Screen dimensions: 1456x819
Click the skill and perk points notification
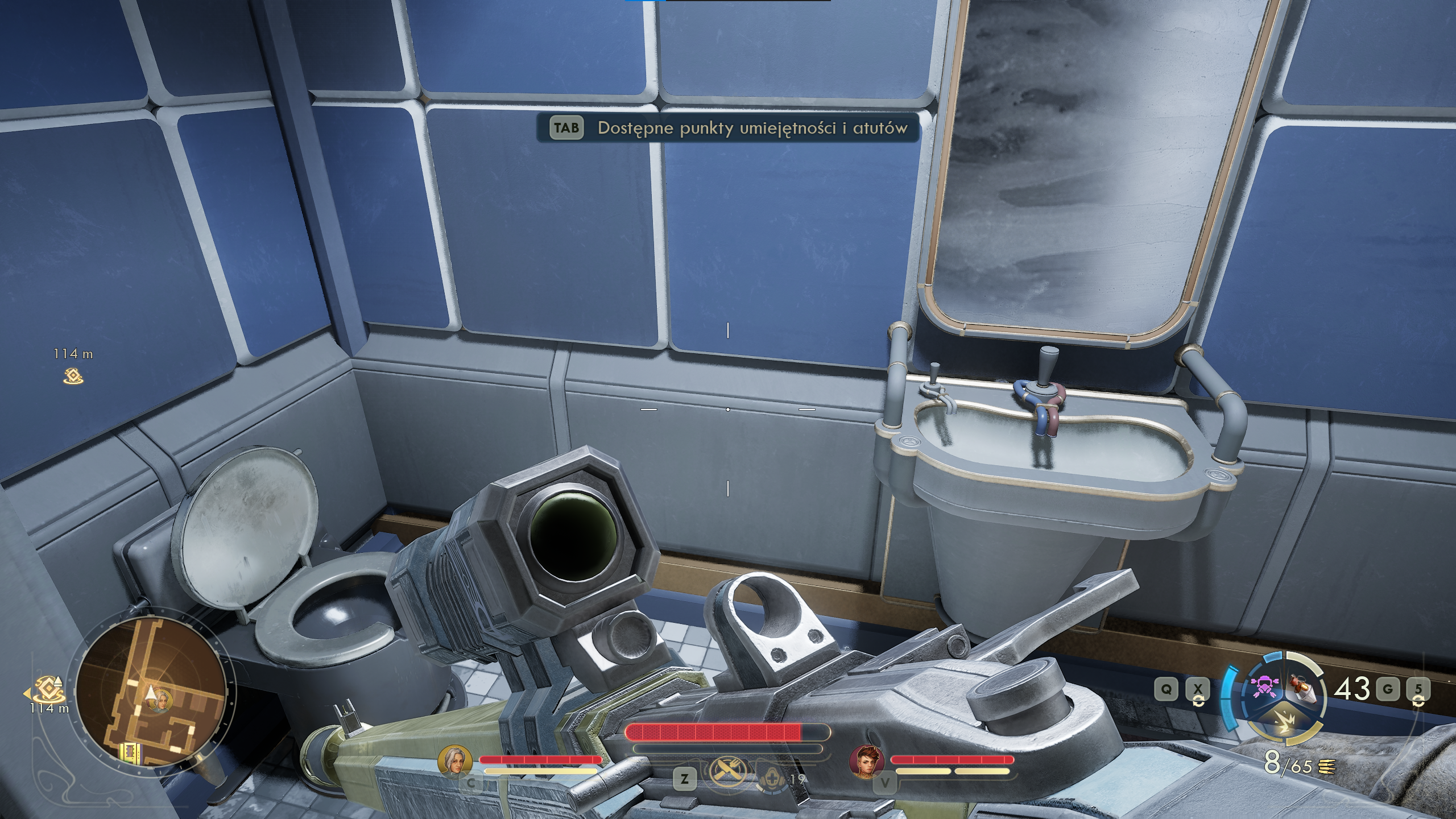(728, 128)
